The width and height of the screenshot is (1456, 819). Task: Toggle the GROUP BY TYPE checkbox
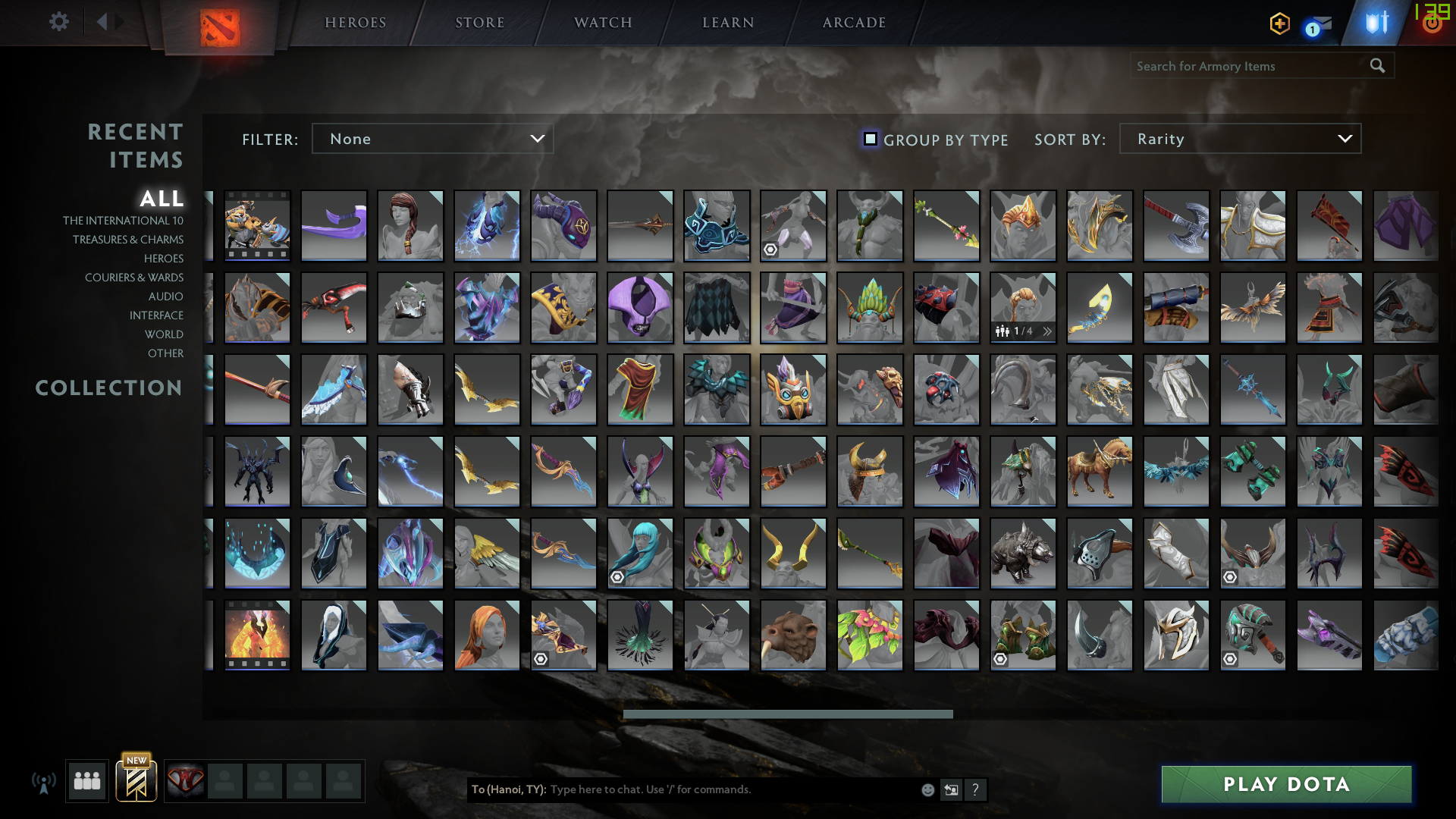pyautogui.click(x=870, y=139)
